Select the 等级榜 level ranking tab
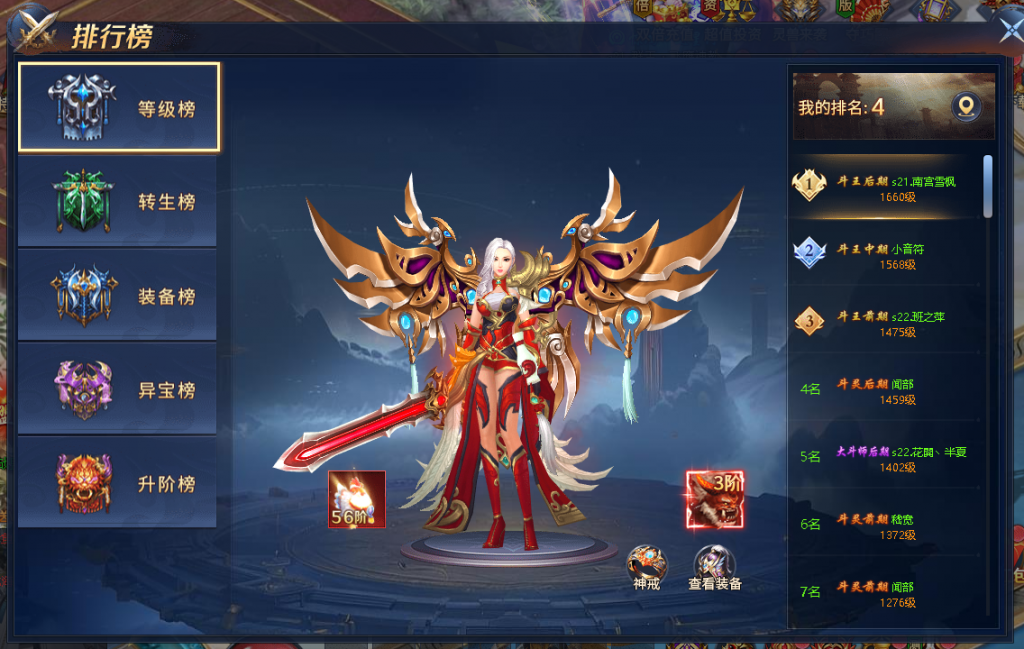This screenshot has height=649, width=1024. pyautogui.click(x=119, y=107)
